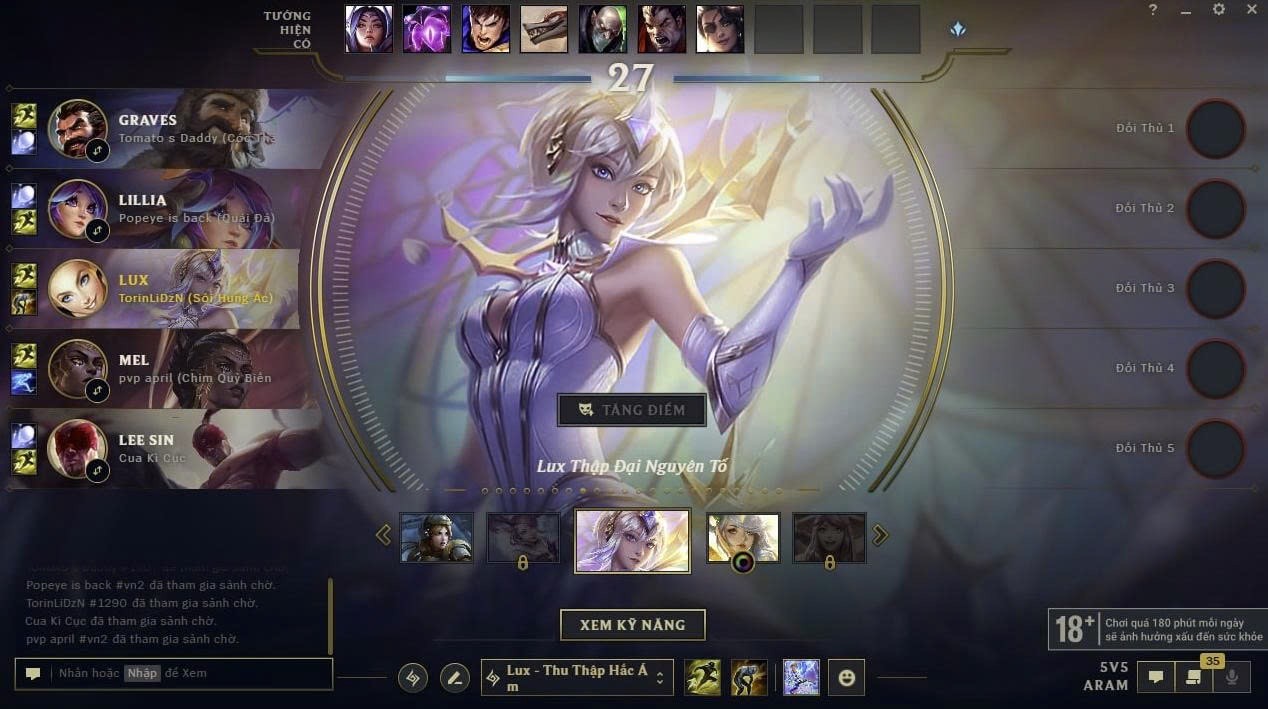
Task: Pick Irelia from the available champions bench
Action: pos(369,29)
